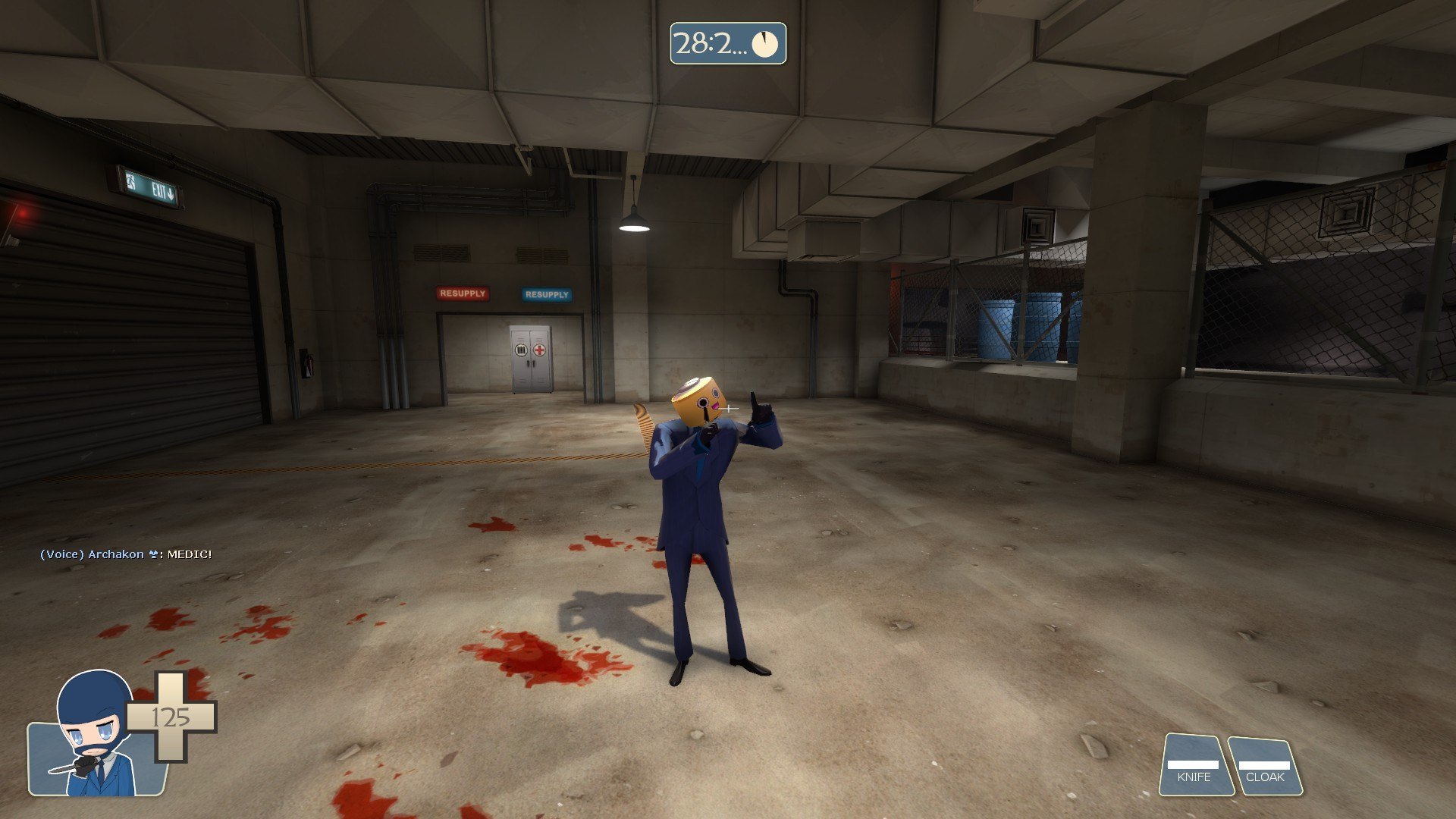Click Archakon's MEDIC voice chat line
Image resolution: width=1456 pixels, height=819 pixels.
[126, 554]
